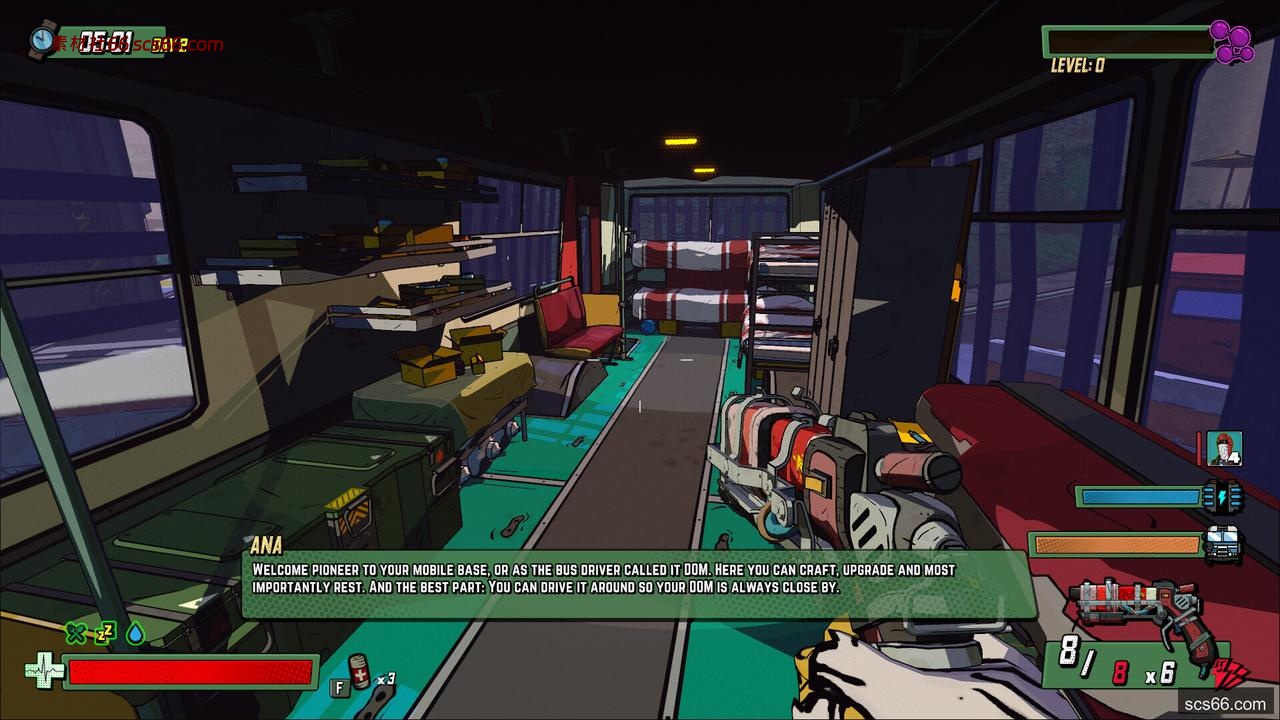Click the wristwatch clock icon
The height and width of the screenshot is (720, 1280).
pyautogui.click(x=43, y=39)
